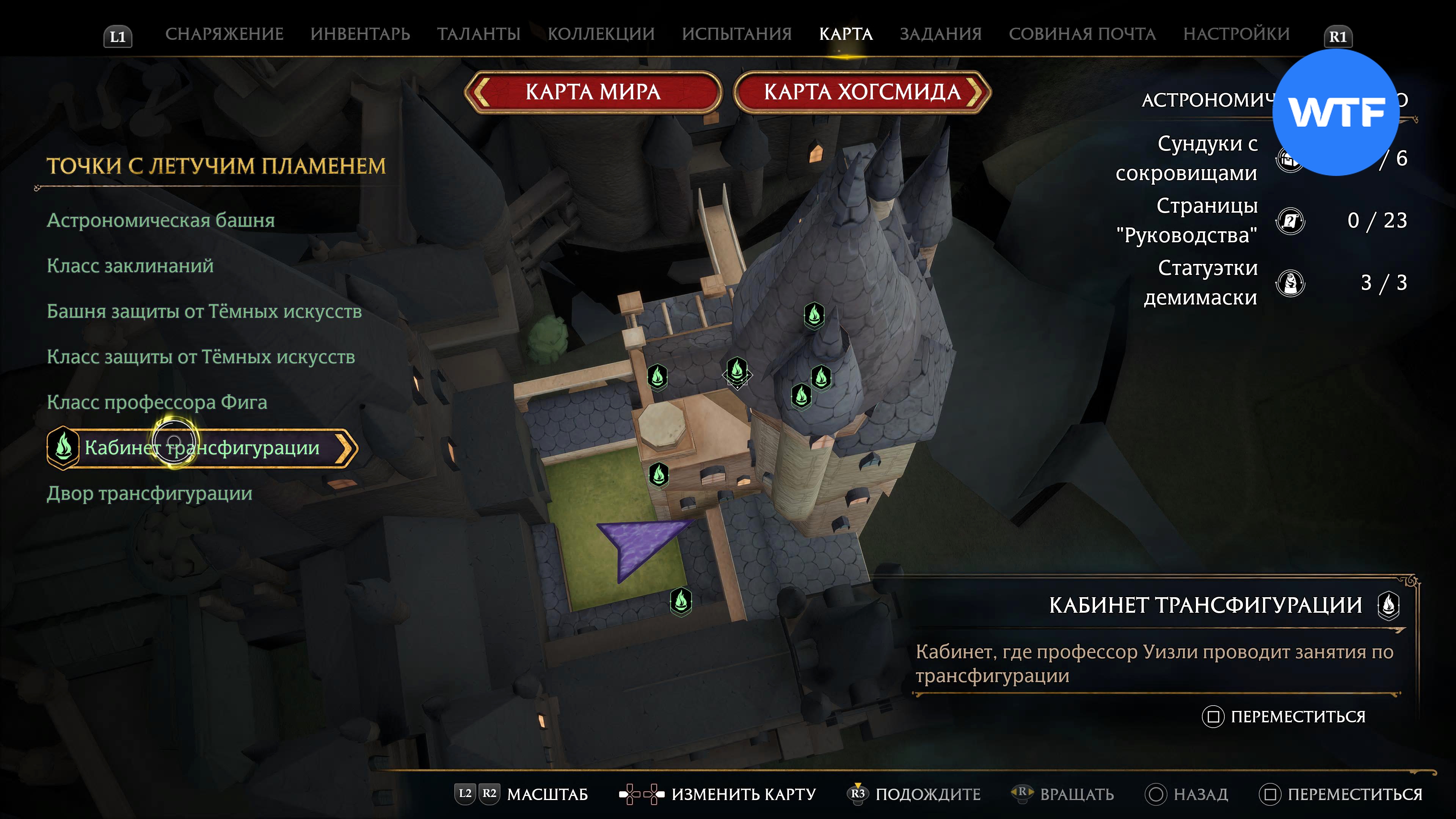
Task: Select Башня защиты от Тёмных искусств
Action: 204,311
